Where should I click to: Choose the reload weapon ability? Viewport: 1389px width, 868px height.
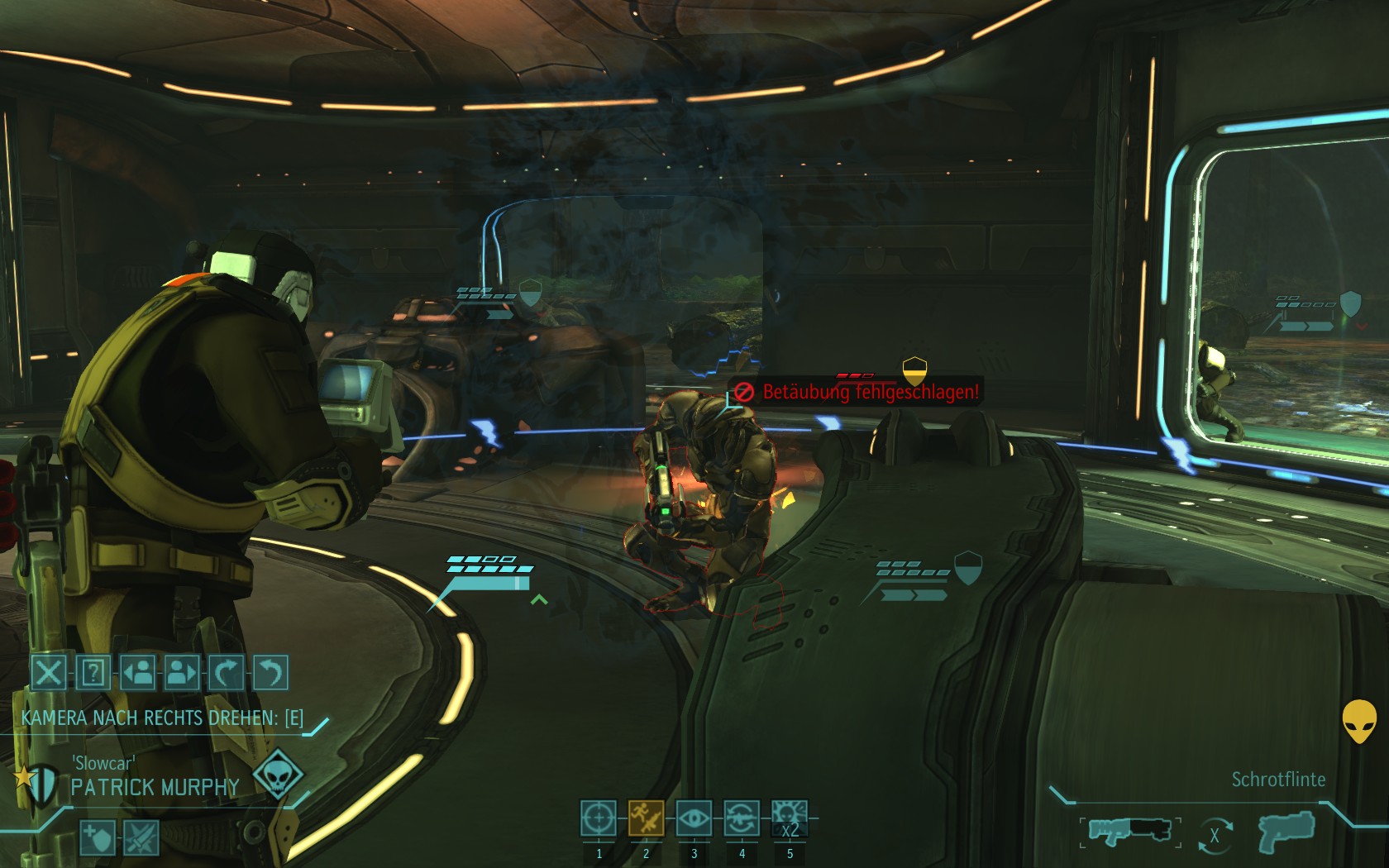point(742,818)
